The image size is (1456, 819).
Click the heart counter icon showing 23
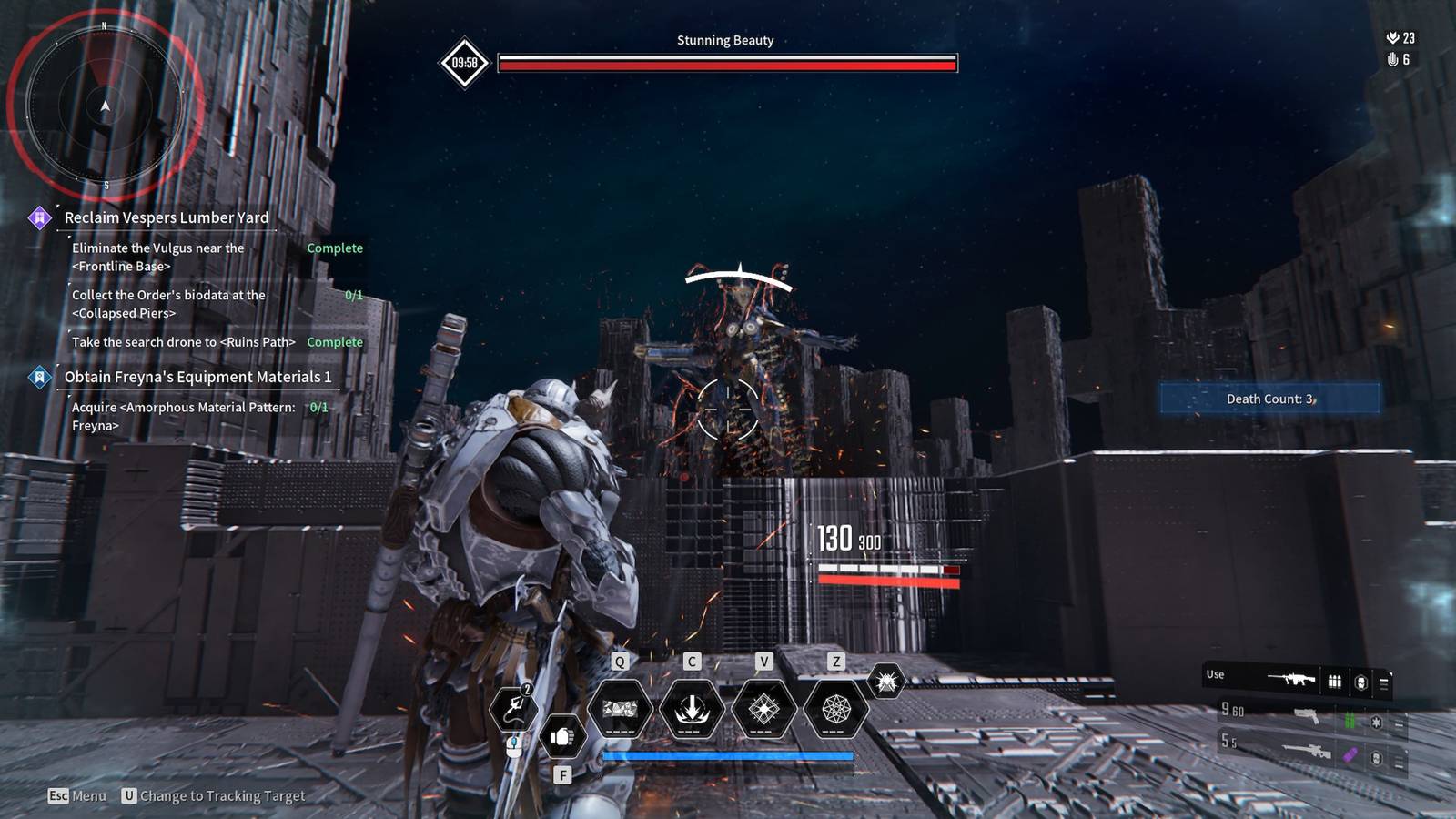coord(1393,38)
